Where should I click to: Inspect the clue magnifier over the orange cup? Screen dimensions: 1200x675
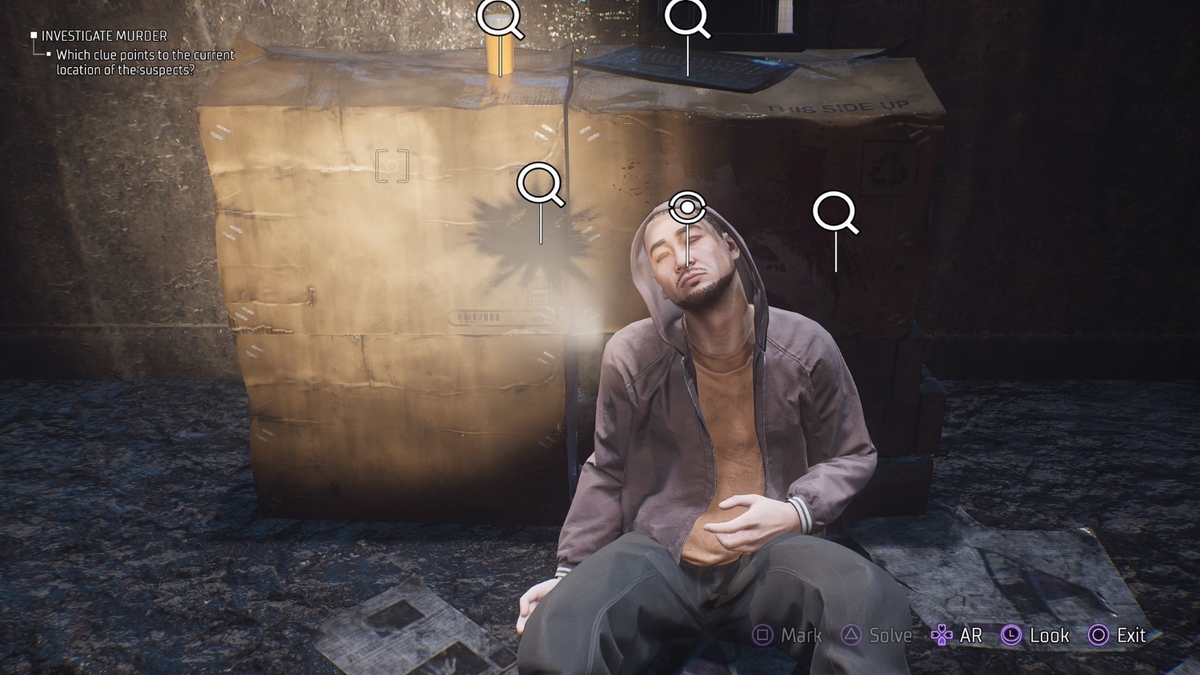498,16
